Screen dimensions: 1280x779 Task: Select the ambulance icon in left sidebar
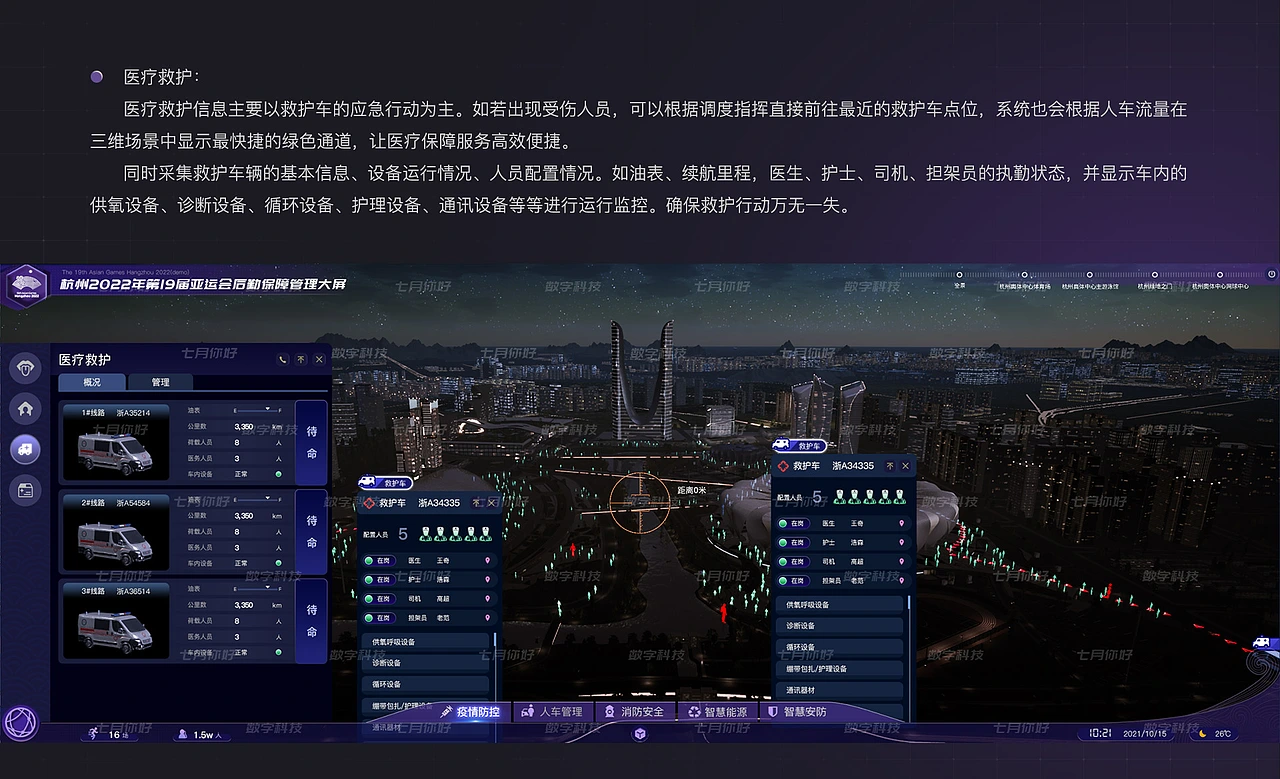[x=25, y=449]
